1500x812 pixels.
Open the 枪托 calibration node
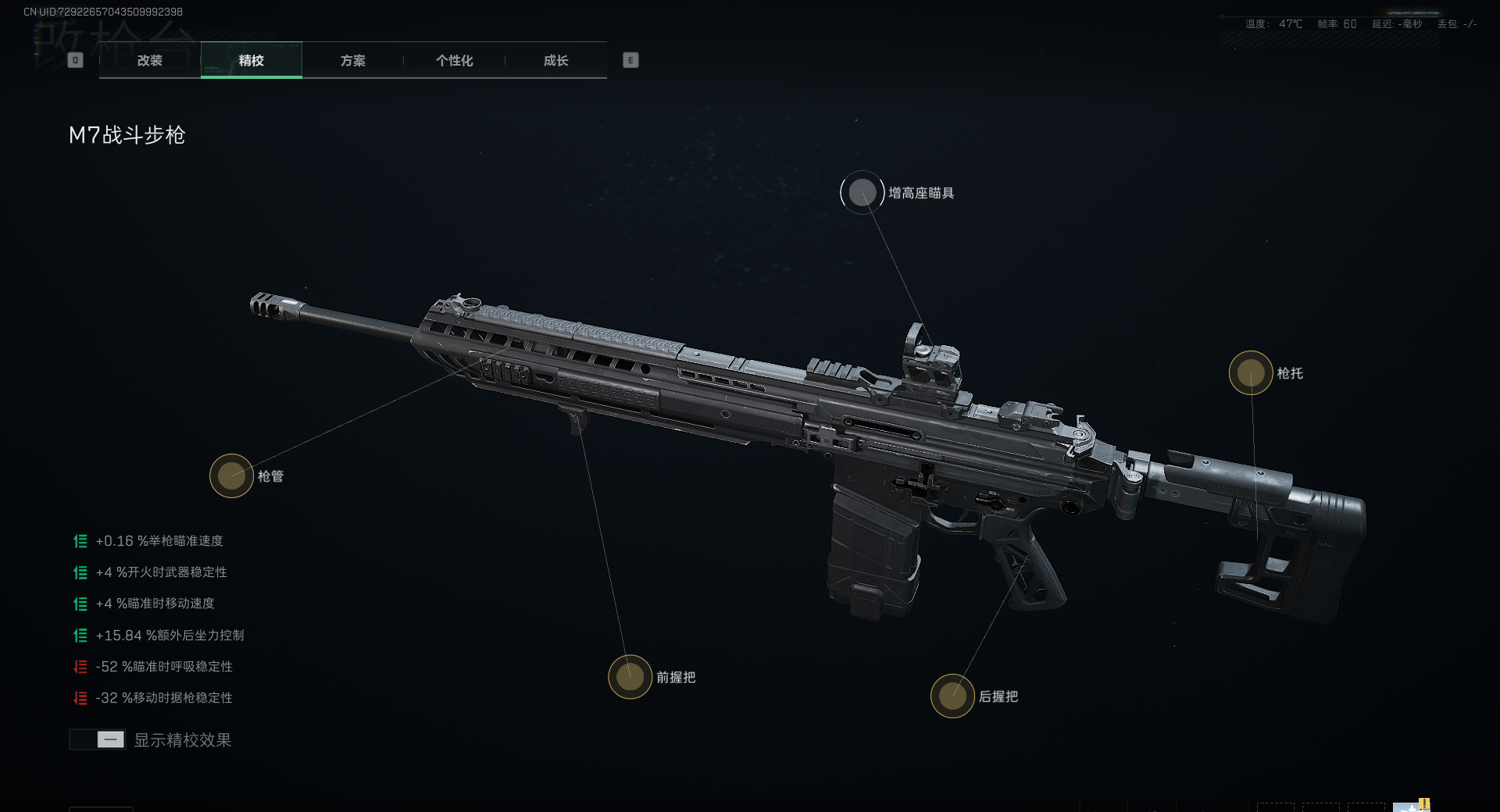[1251, 372]
